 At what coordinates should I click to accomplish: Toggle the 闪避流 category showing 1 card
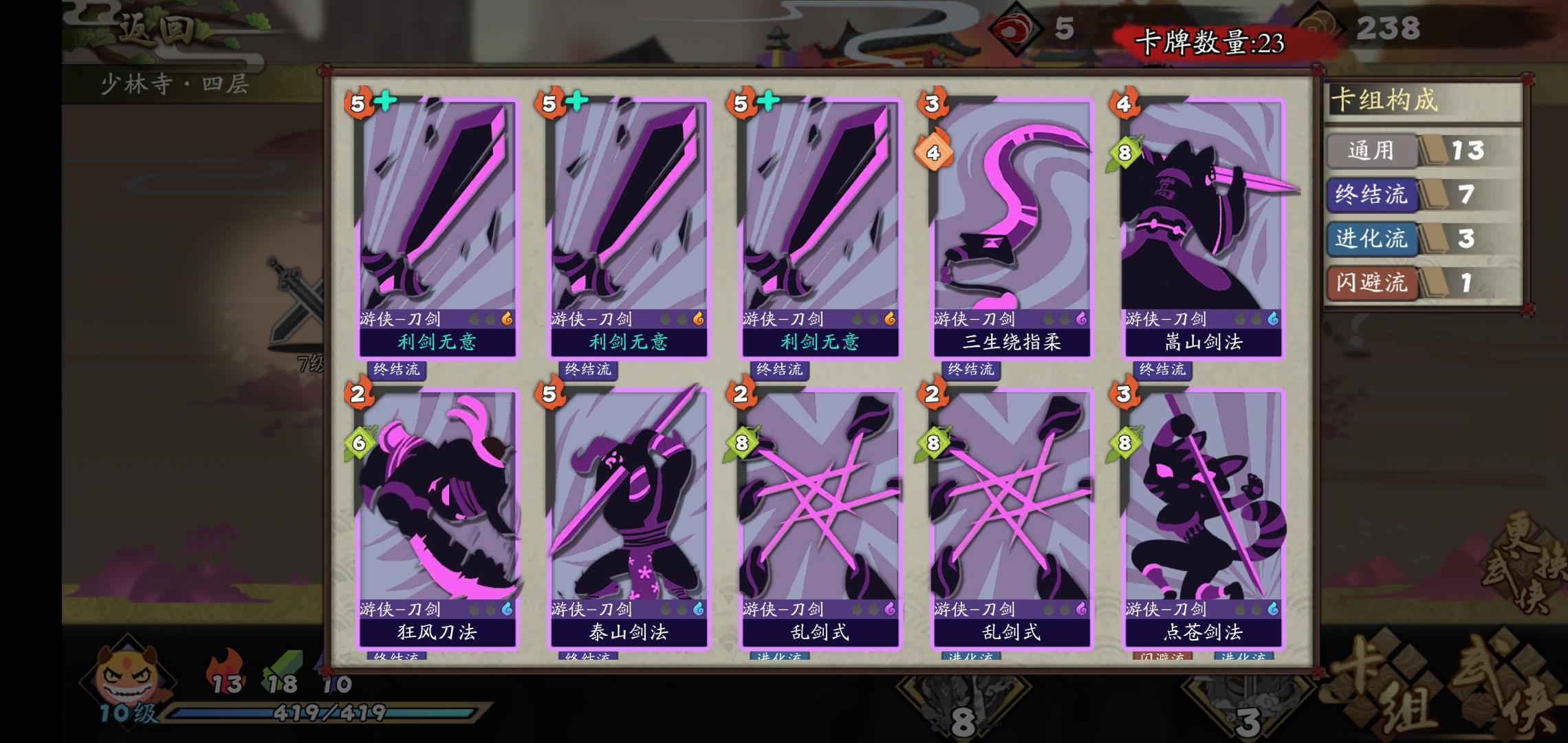pyautogui.click(x=1371, y=284)
